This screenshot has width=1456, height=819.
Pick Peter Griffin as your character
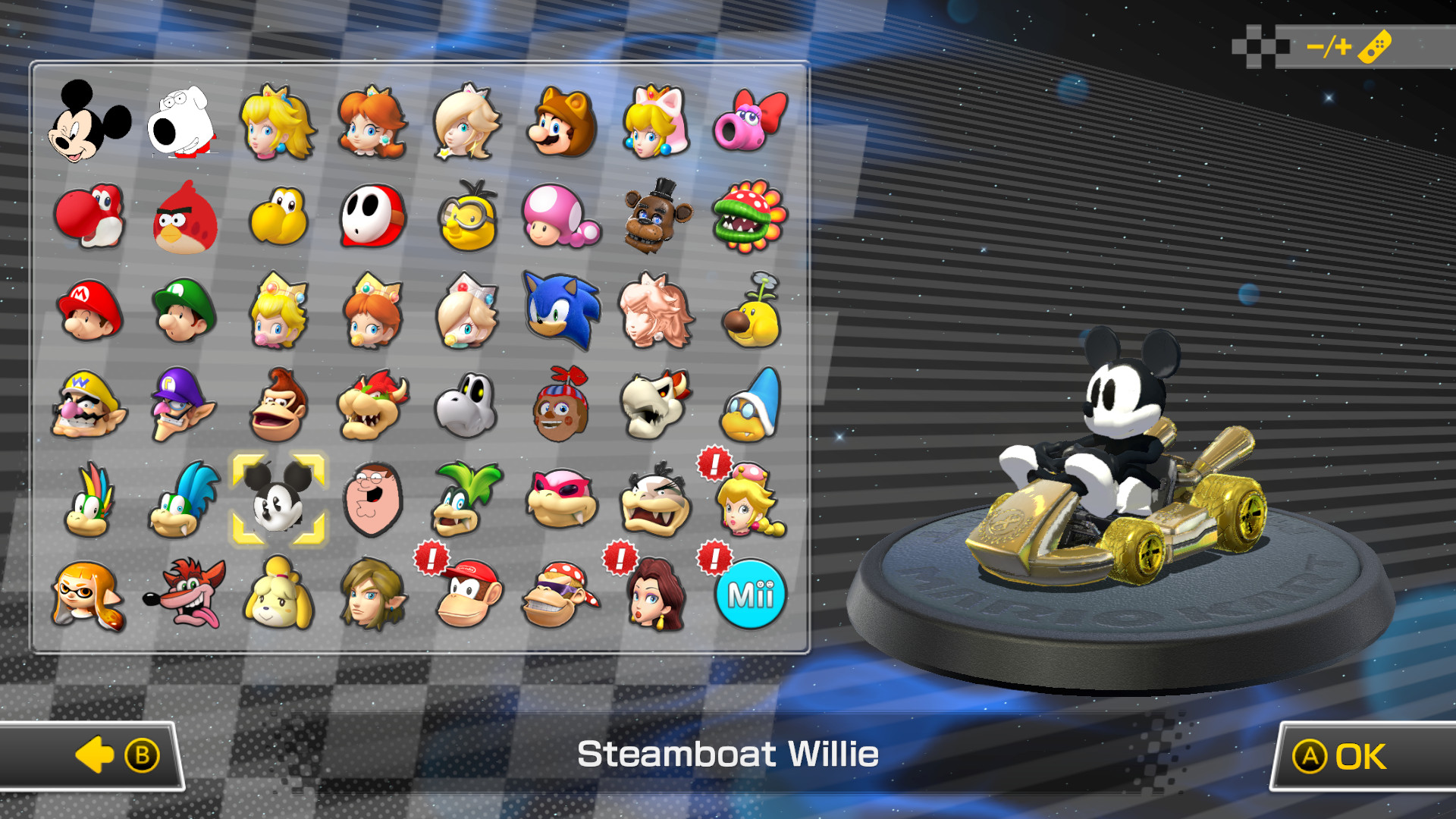coord(374,500)
